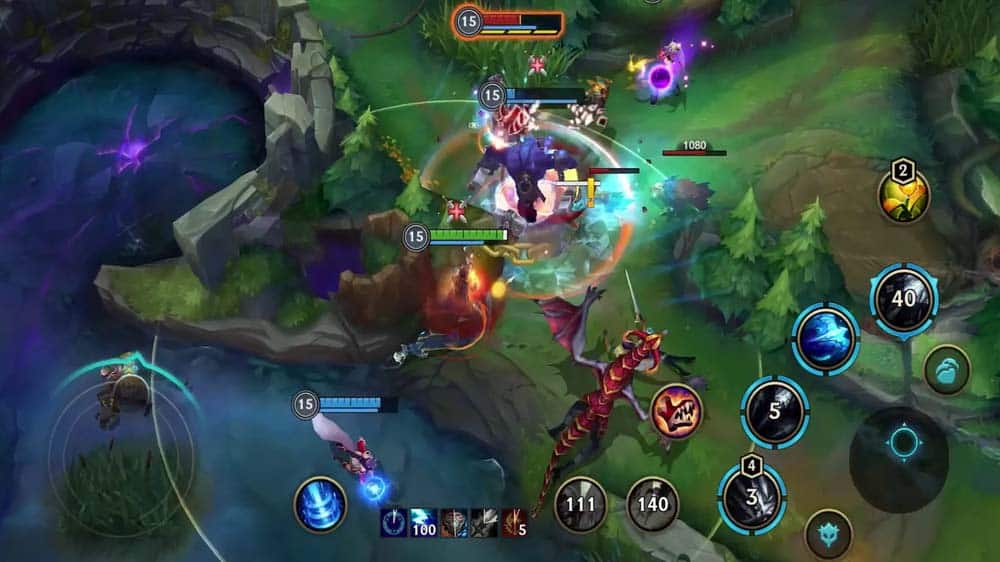Activate the red fanged mouth icon

point(676,411)
